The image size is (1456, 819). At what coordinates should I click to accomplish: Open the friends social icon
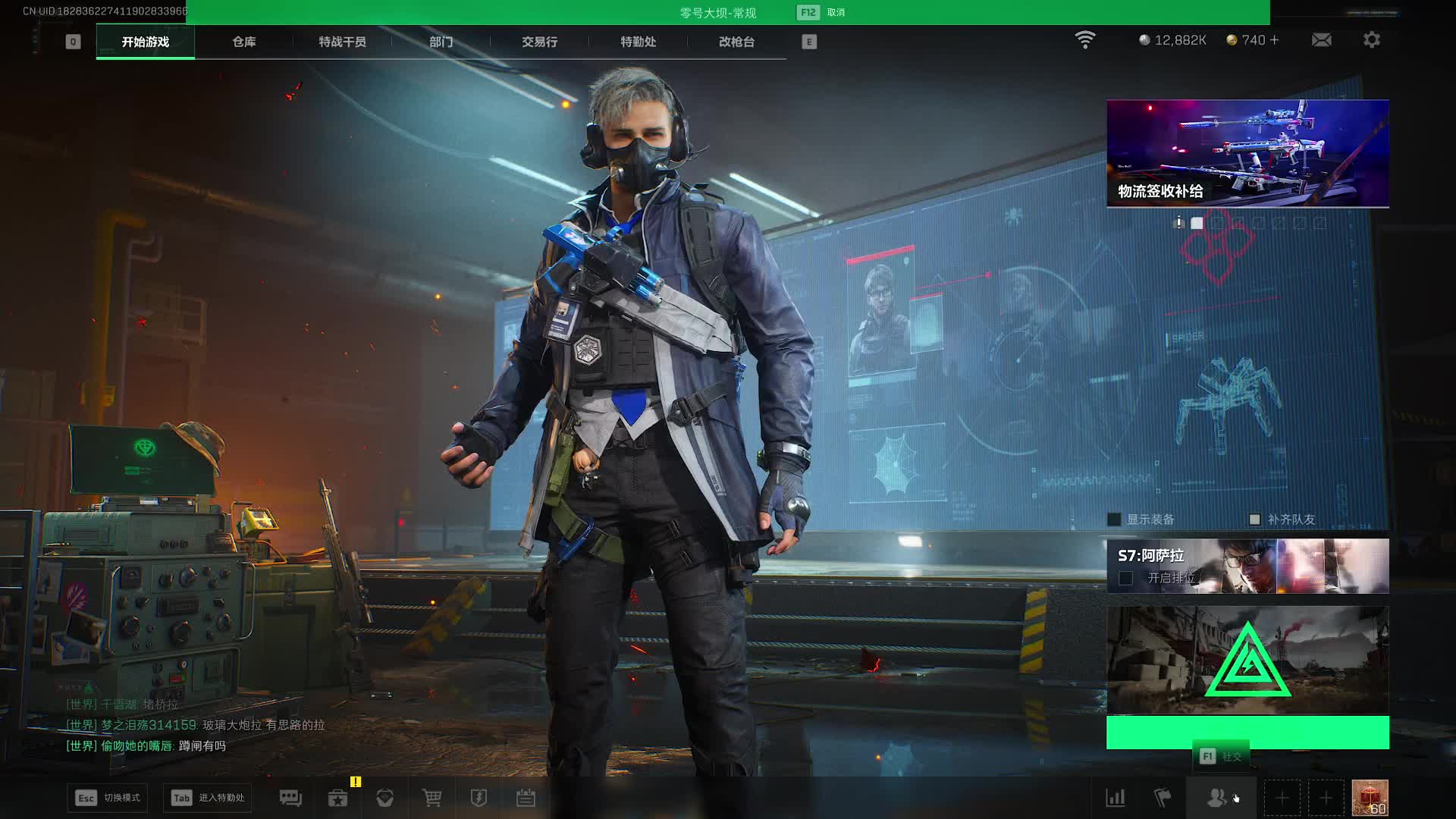(1216, 798)
